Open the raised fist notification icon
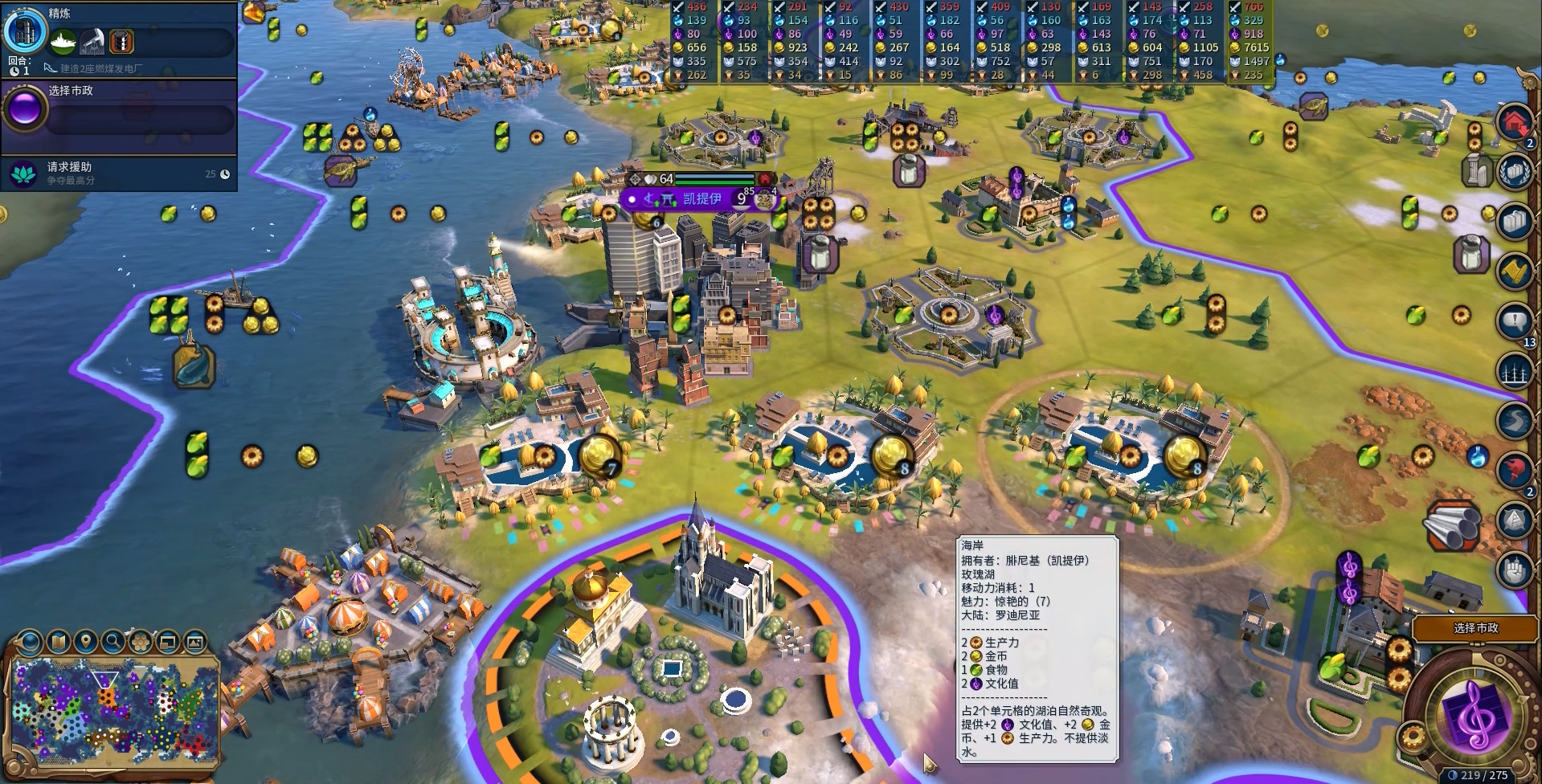 pyautogui.click(x=1514, y=570)
